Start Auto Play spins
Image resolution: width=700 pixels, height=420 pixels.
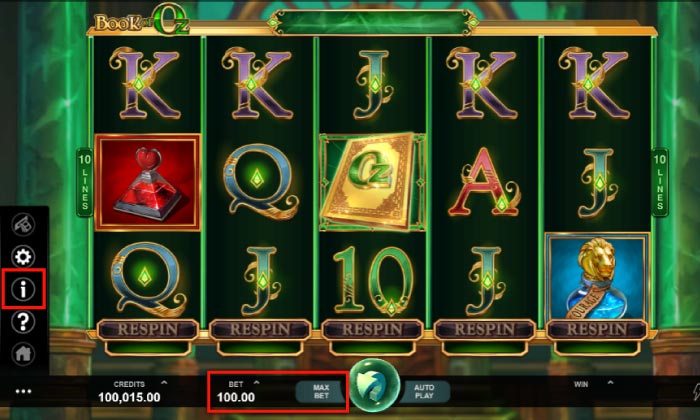(425, 390)
